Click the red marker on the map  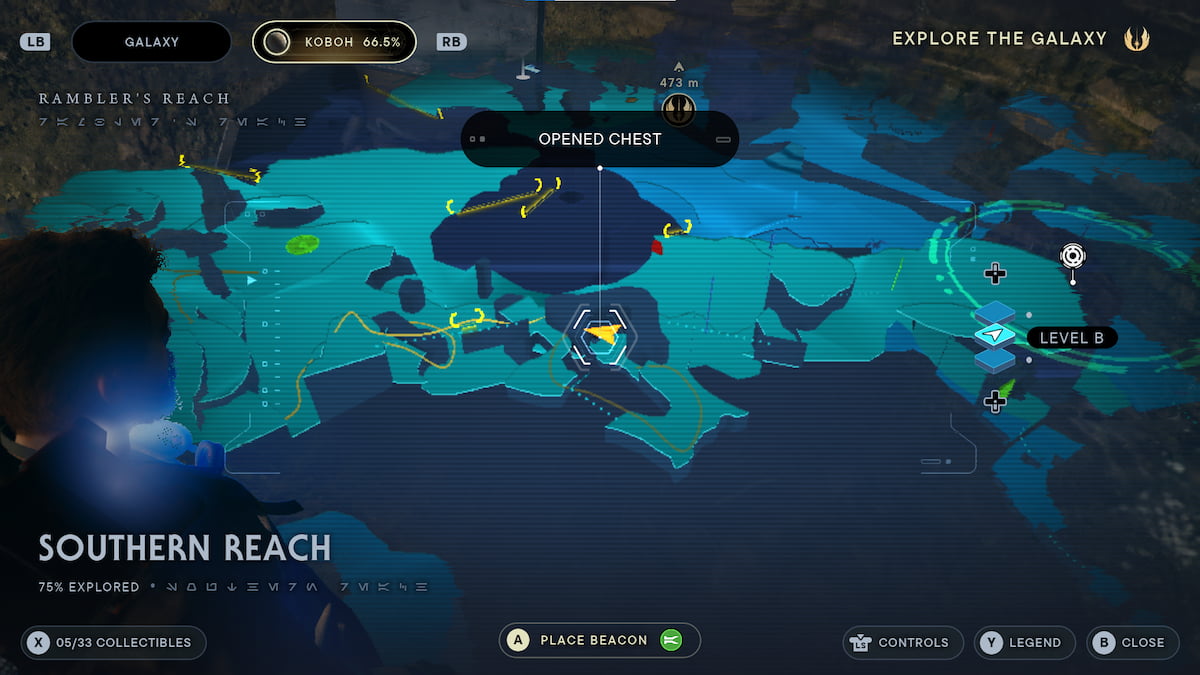click(x=657, y=246)
